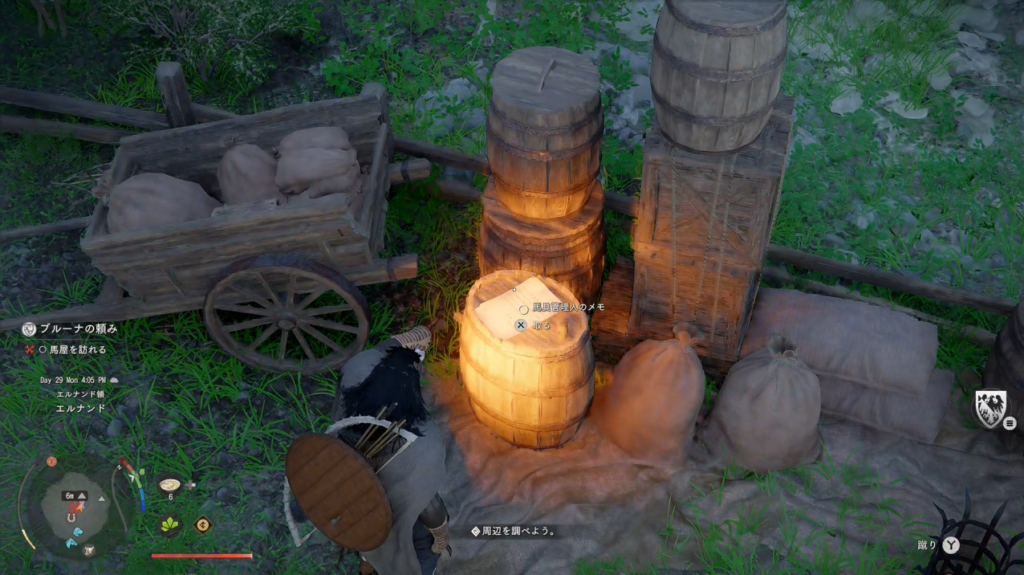Open the eagle shield crest menu
The image size is (1024, 575).
(990, 408)
